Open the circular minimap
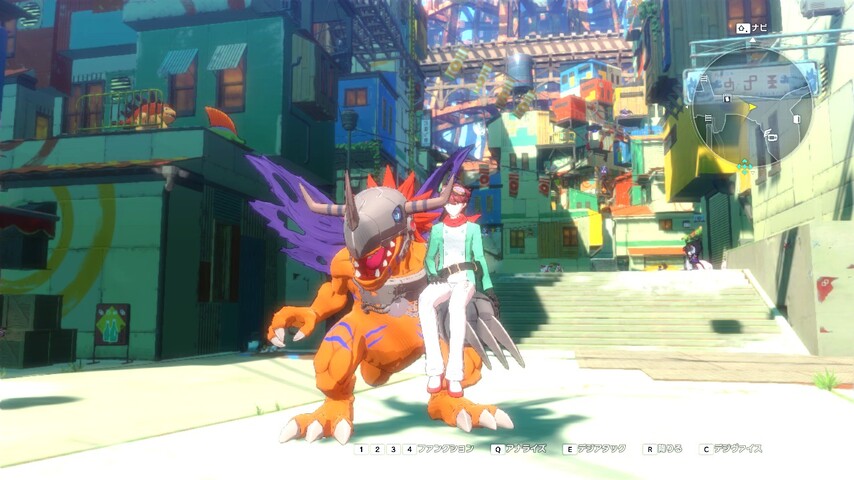The image size is (854, 480). click(x=753, y=107)
